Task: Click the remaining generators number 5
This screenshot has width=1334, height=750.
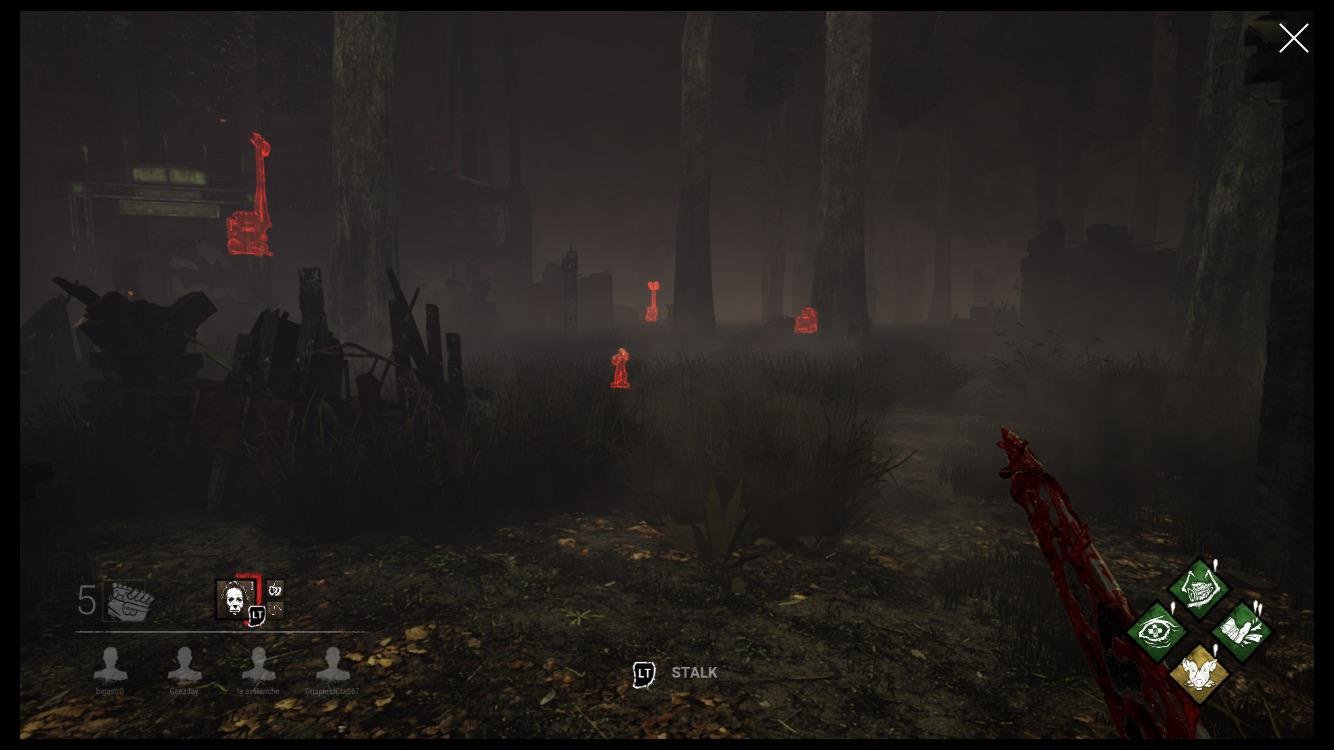Action: click(85, 600)
